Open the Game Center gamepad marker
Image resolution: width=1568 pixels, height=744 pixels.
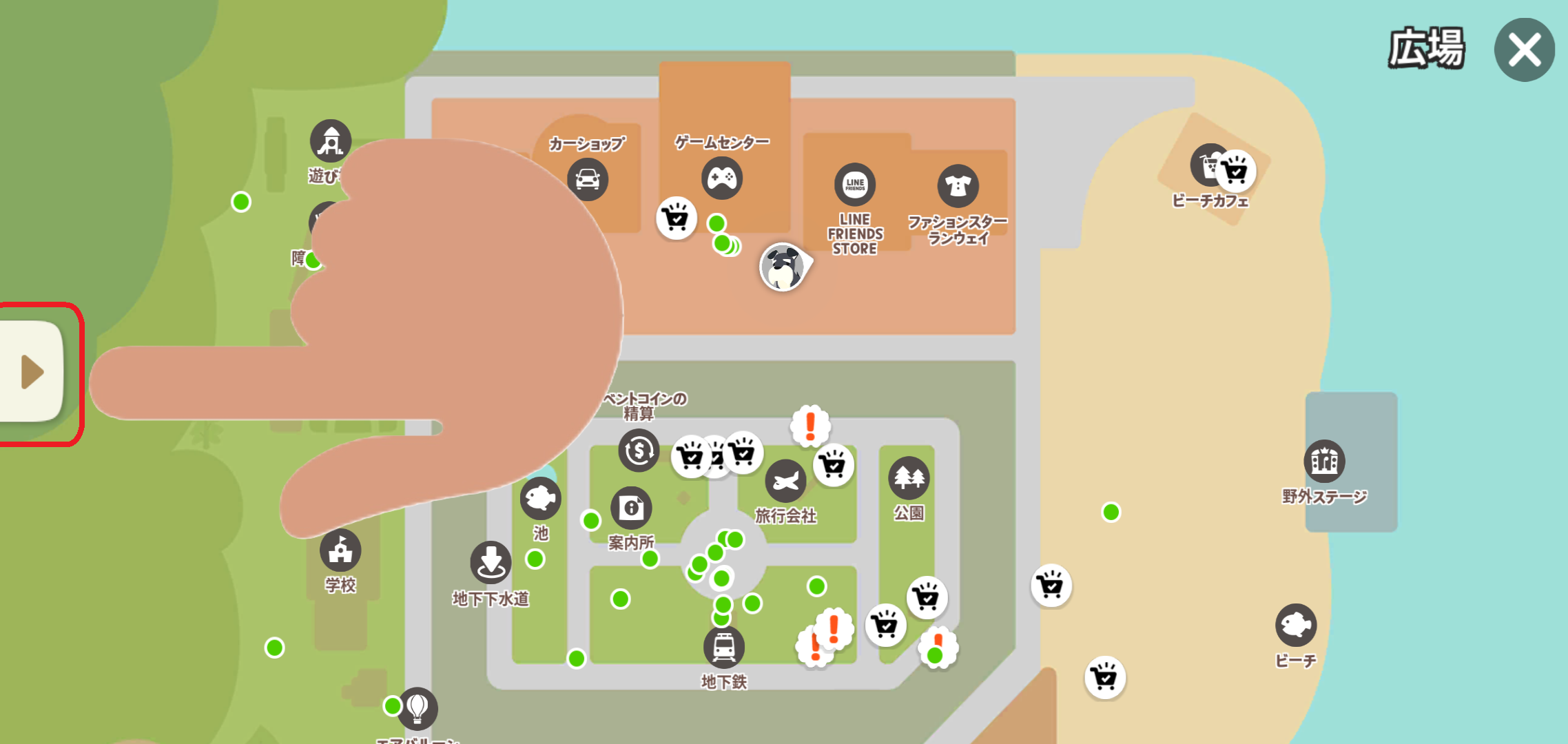click(x=721, y=178)
